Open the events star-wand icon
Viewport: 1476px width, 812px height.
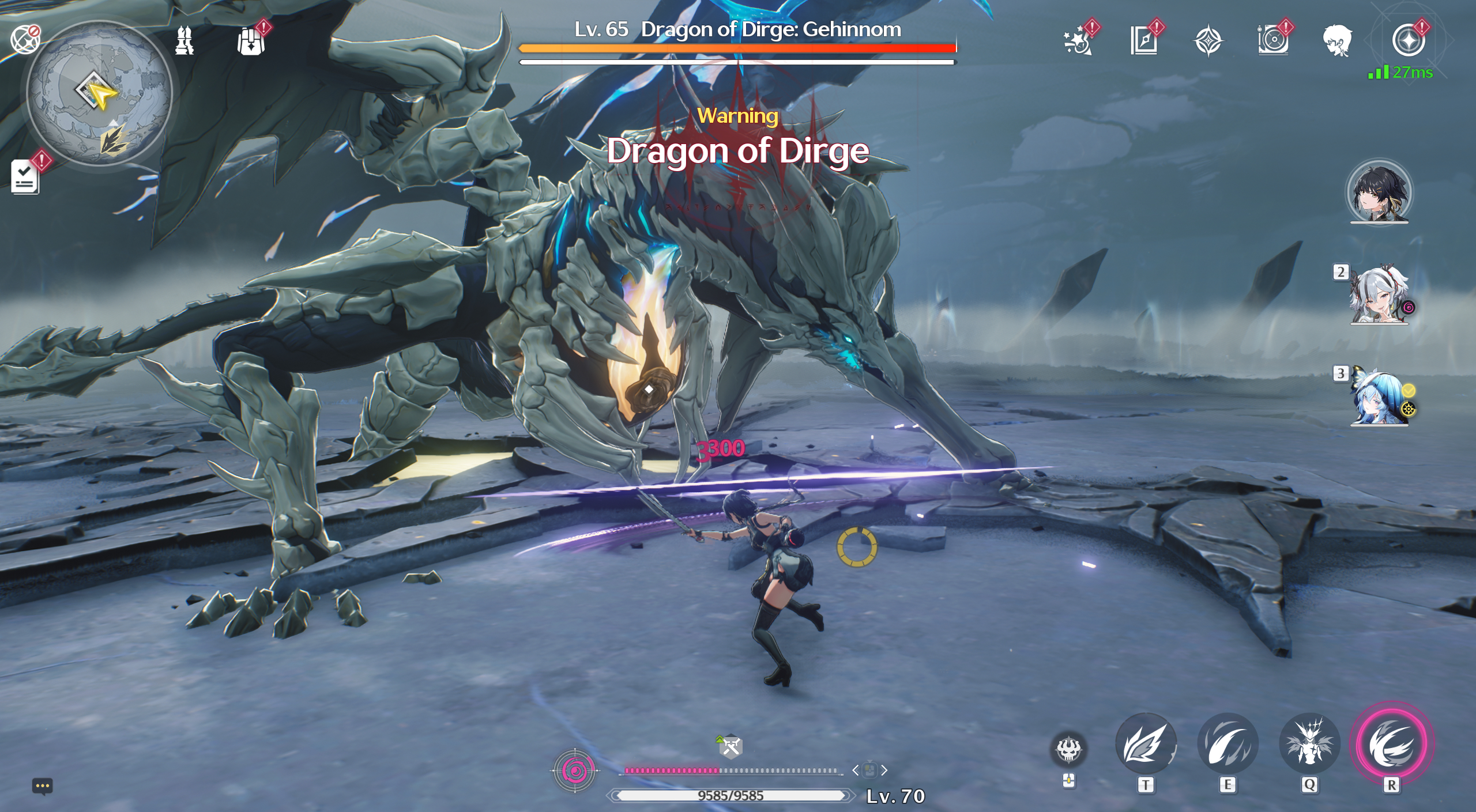[x=1078, y=41]
